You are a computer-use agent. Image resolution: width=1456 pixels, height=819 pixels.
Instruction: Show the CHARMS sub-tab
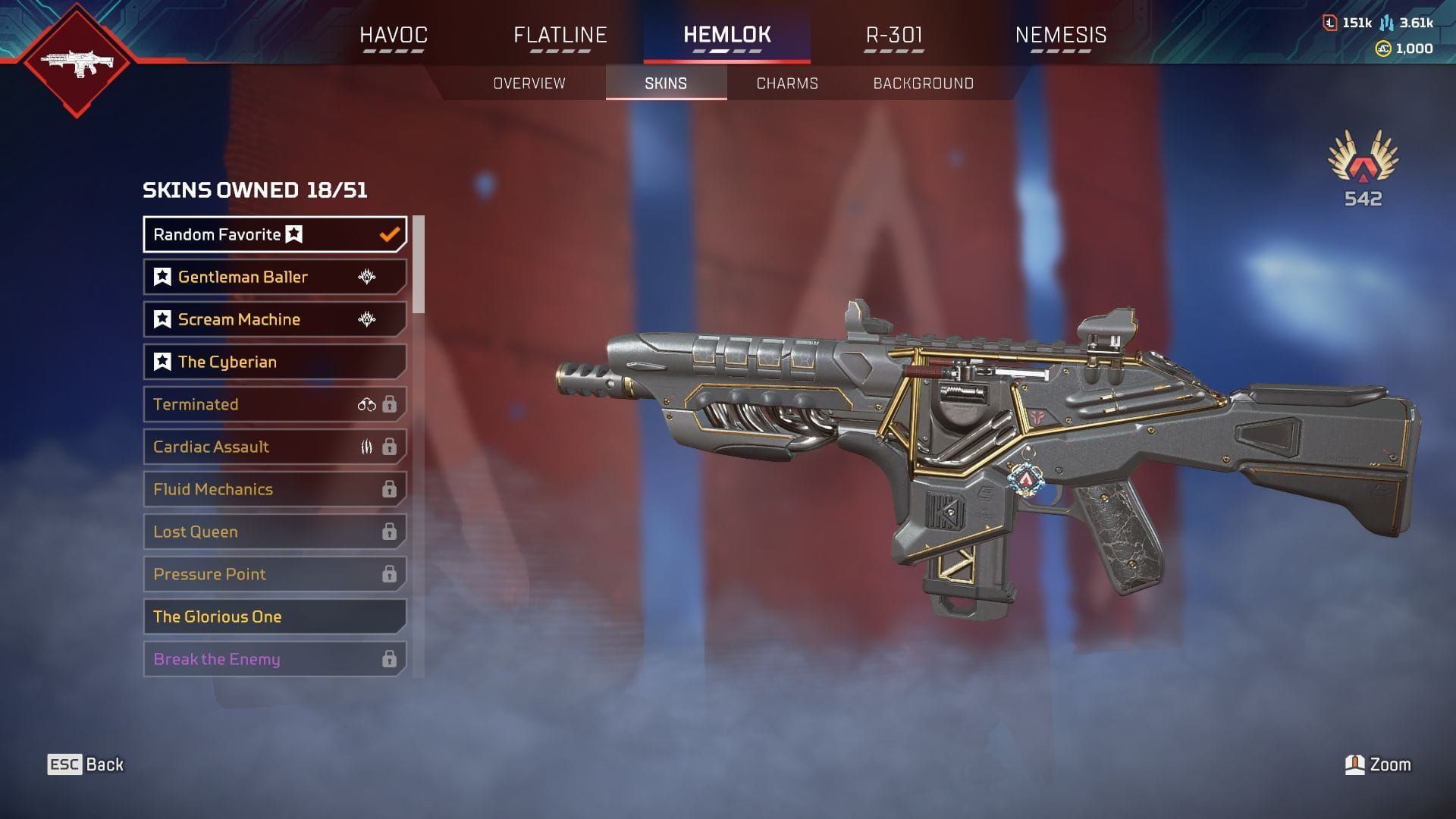(x=787, y=83)
